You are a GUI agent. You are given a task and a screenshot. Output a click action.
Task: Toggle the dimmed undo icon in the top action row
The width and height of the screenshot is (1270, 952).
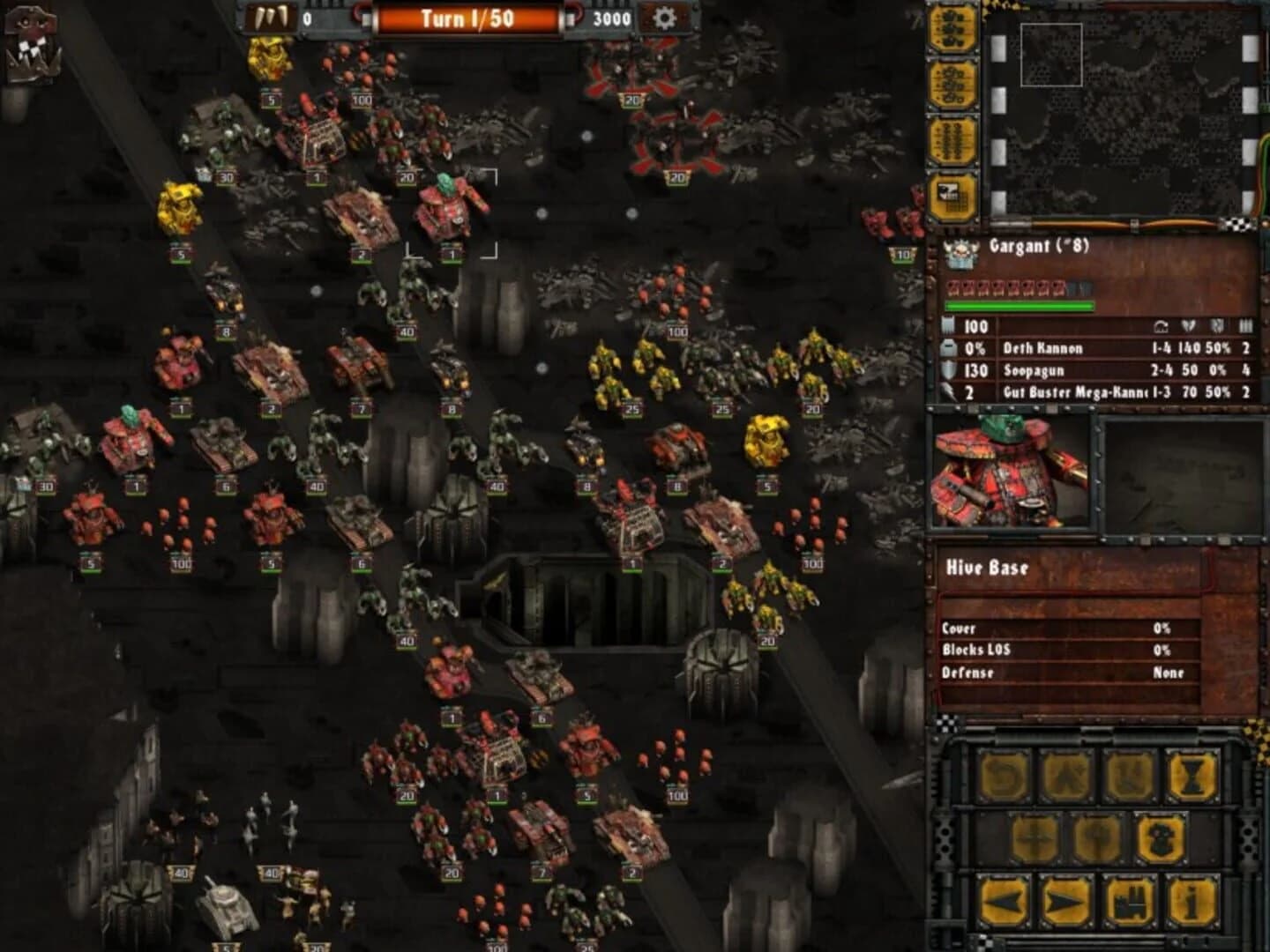click(1005, 775)
